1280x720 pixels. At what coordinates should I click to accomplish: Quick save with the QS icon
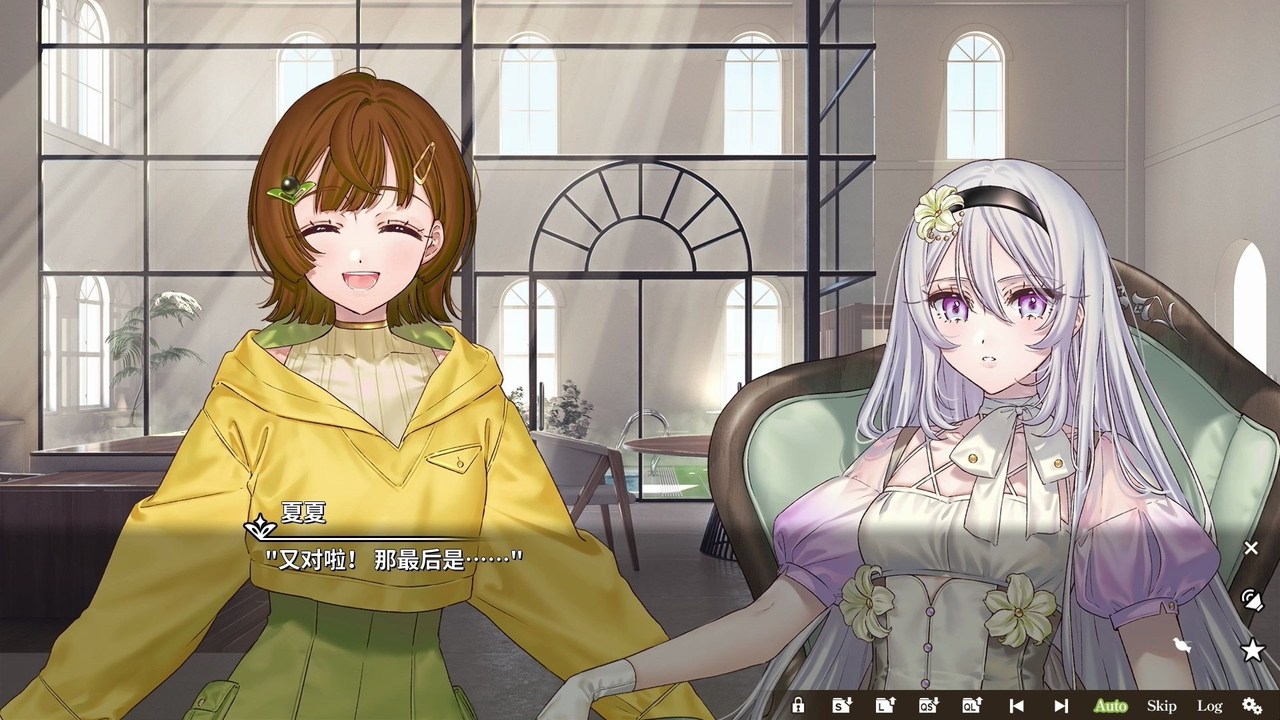coord(928,706)
